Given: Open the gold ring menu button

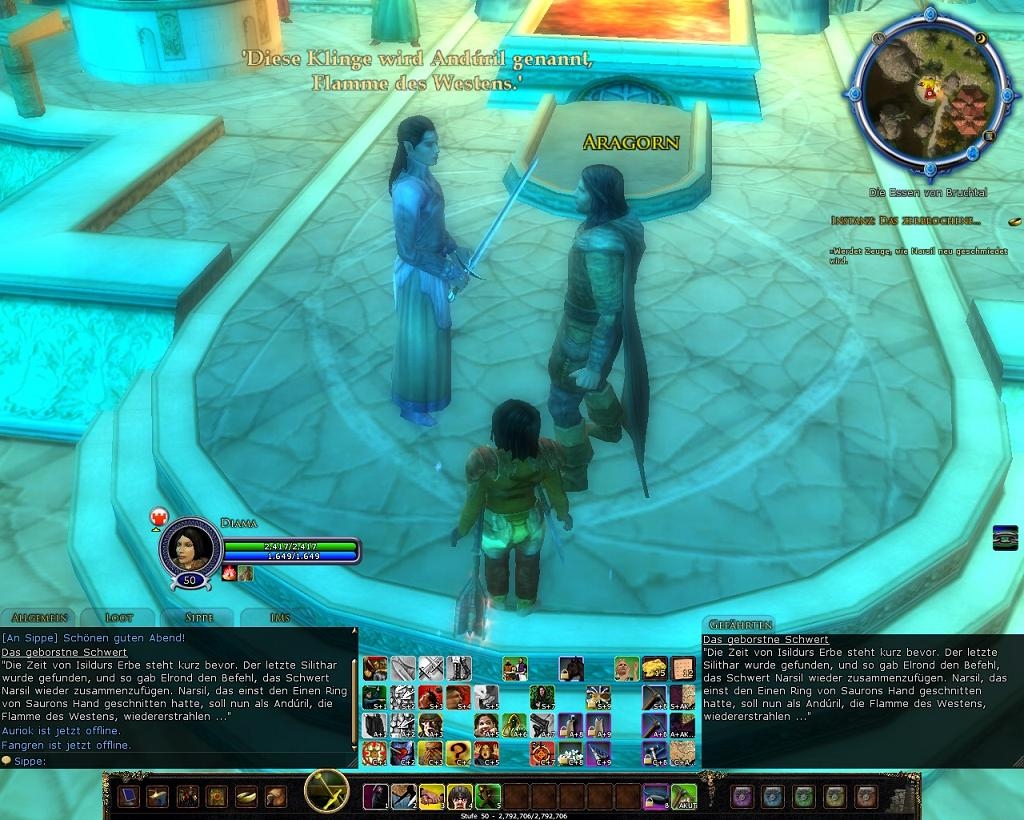Looking at the screenshot, I should point(246,796).
